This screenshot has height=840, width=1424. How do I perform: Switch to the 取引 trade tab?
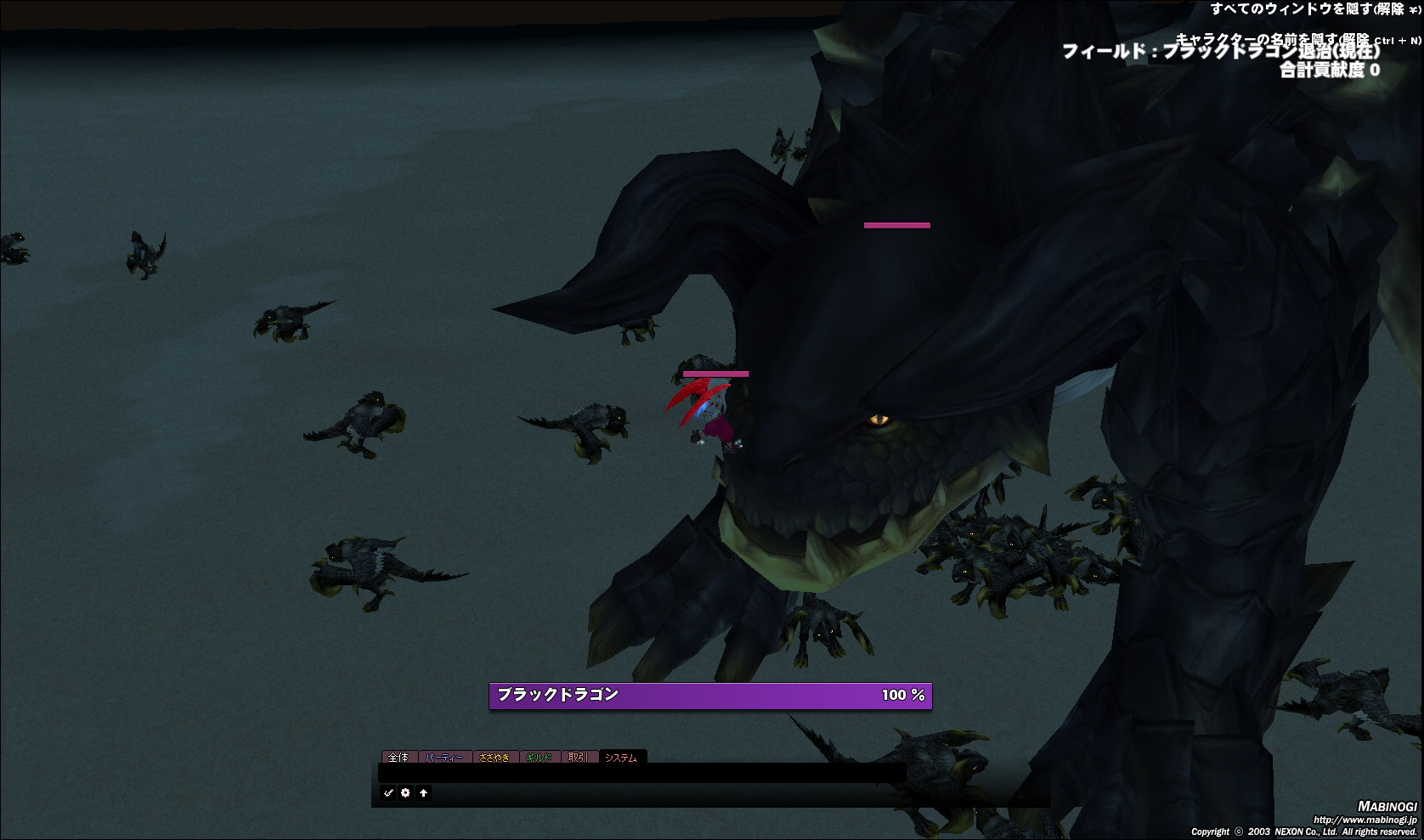pyautogui.click(x=578, y=757)
